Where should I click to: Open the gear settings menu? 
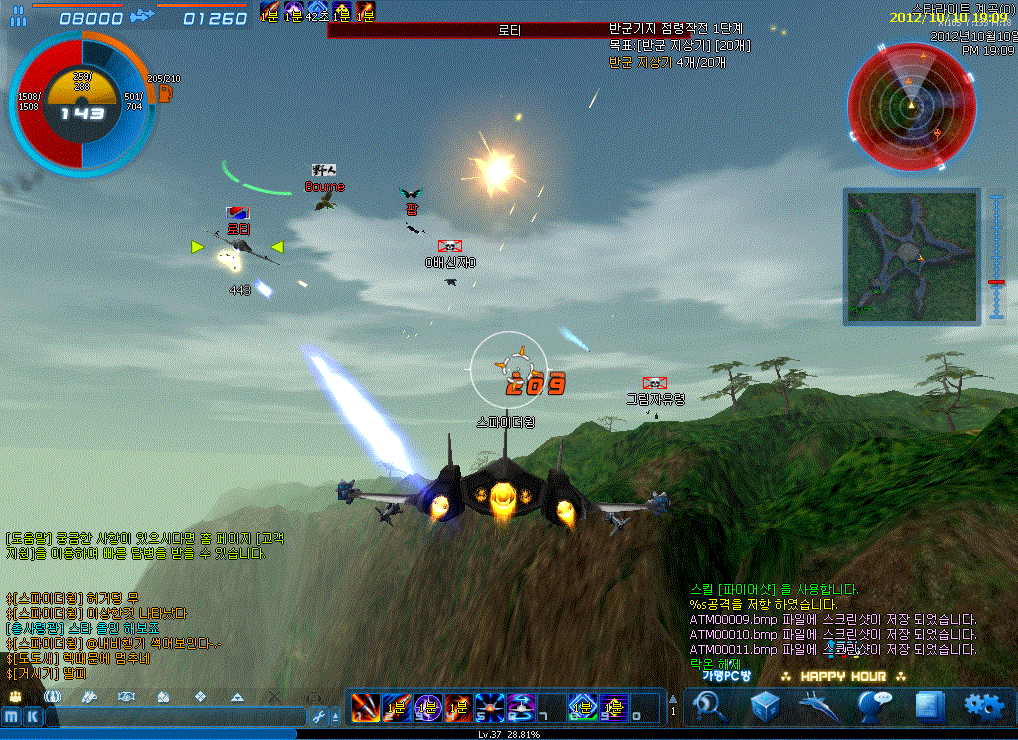point(983,705)
